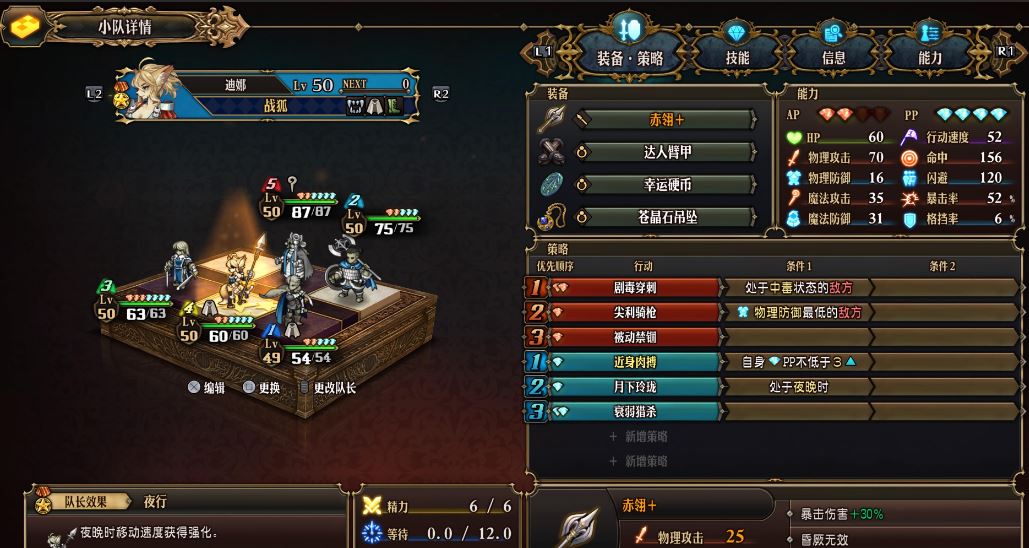Click the 幸运硬币 accessory slot
This screenshot has height=548, width=1029.
[666, 185]
